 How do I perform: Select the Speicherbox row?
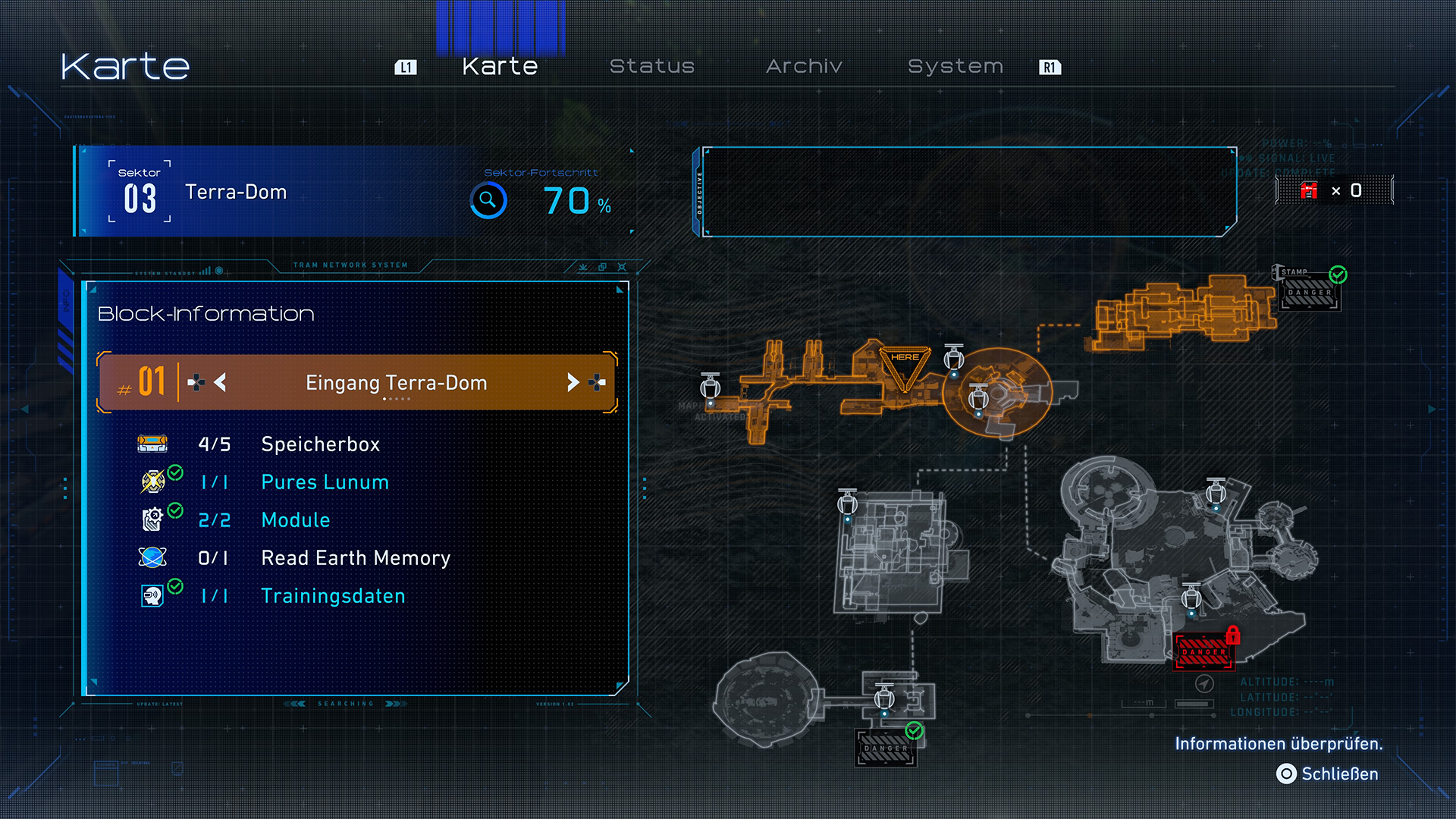320,444
